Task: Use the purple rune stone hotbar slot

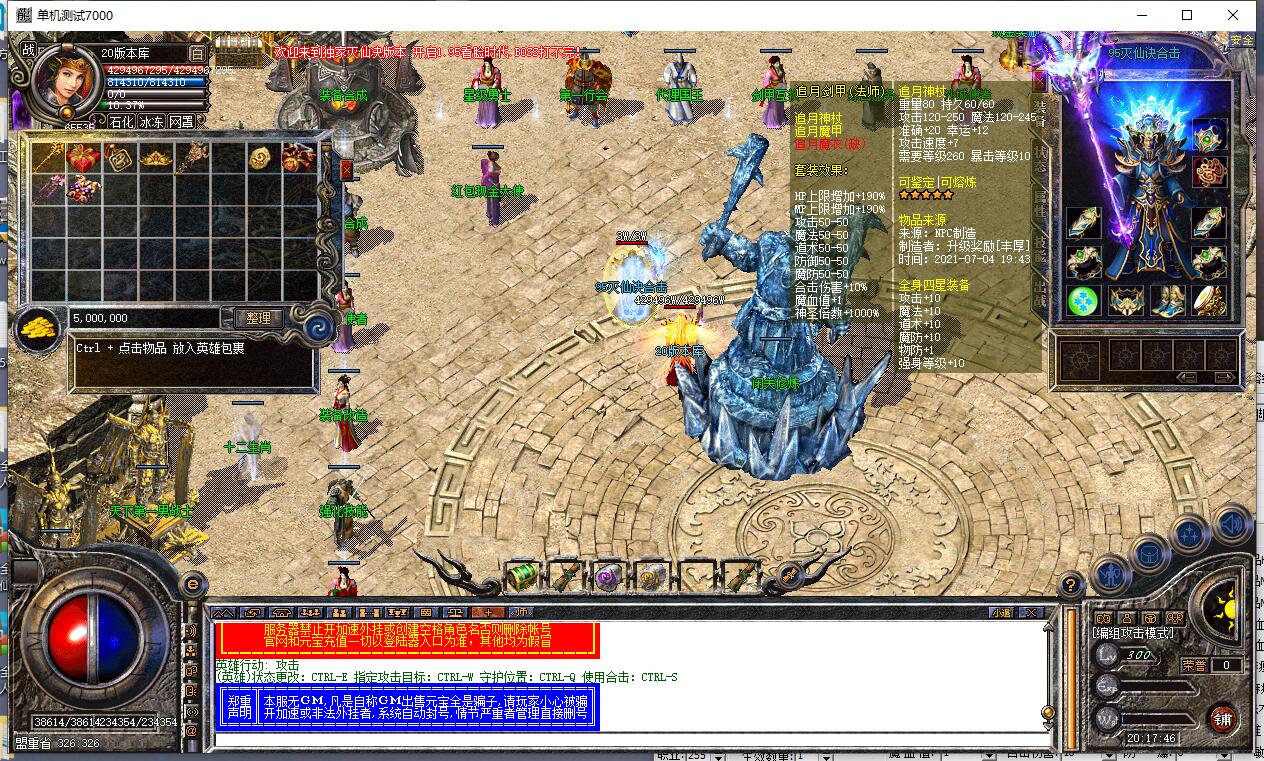Action: [607, 576]
